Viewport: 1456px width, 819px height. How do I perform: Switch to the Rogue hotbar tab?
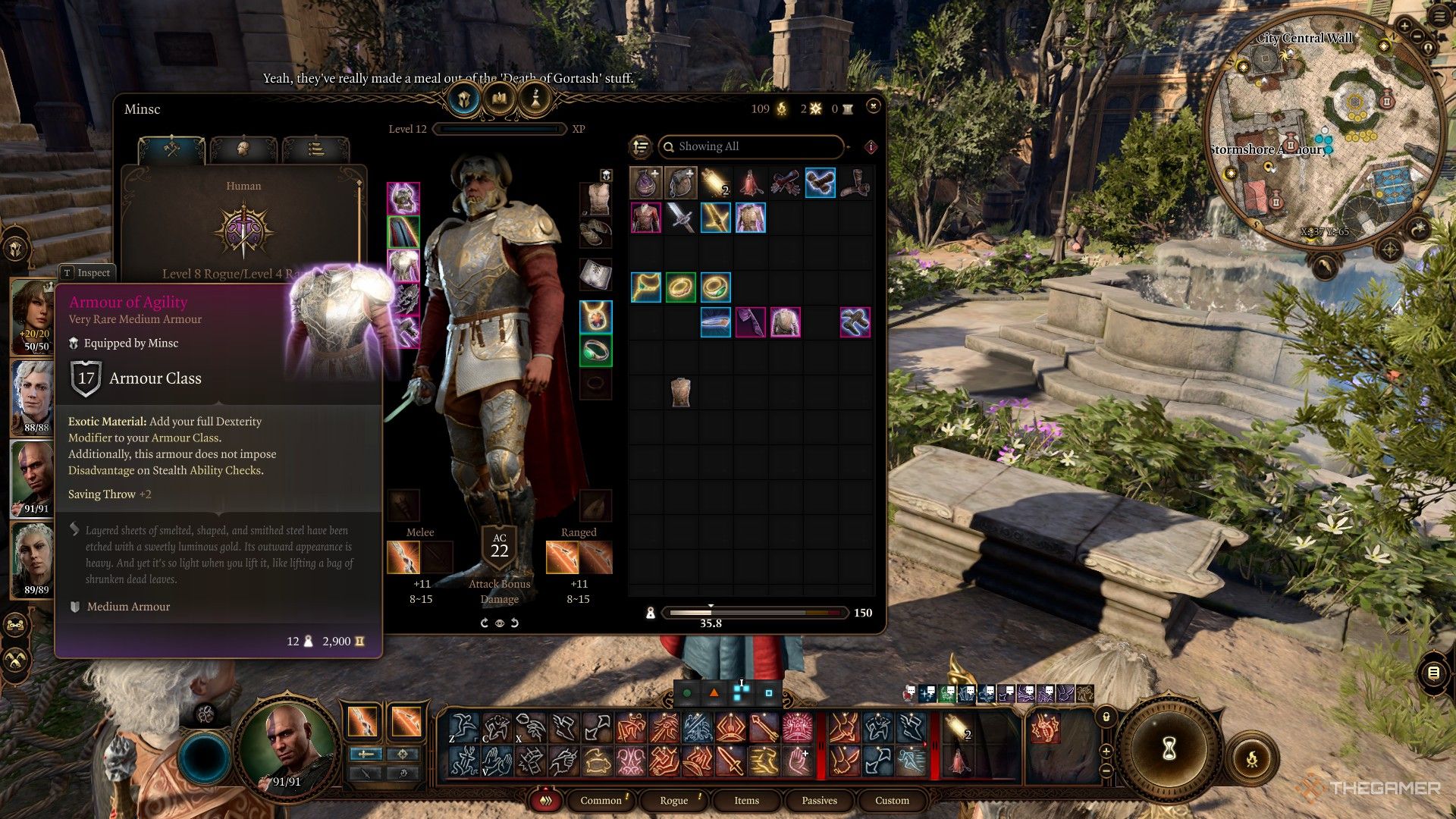[x=673, y=800]
